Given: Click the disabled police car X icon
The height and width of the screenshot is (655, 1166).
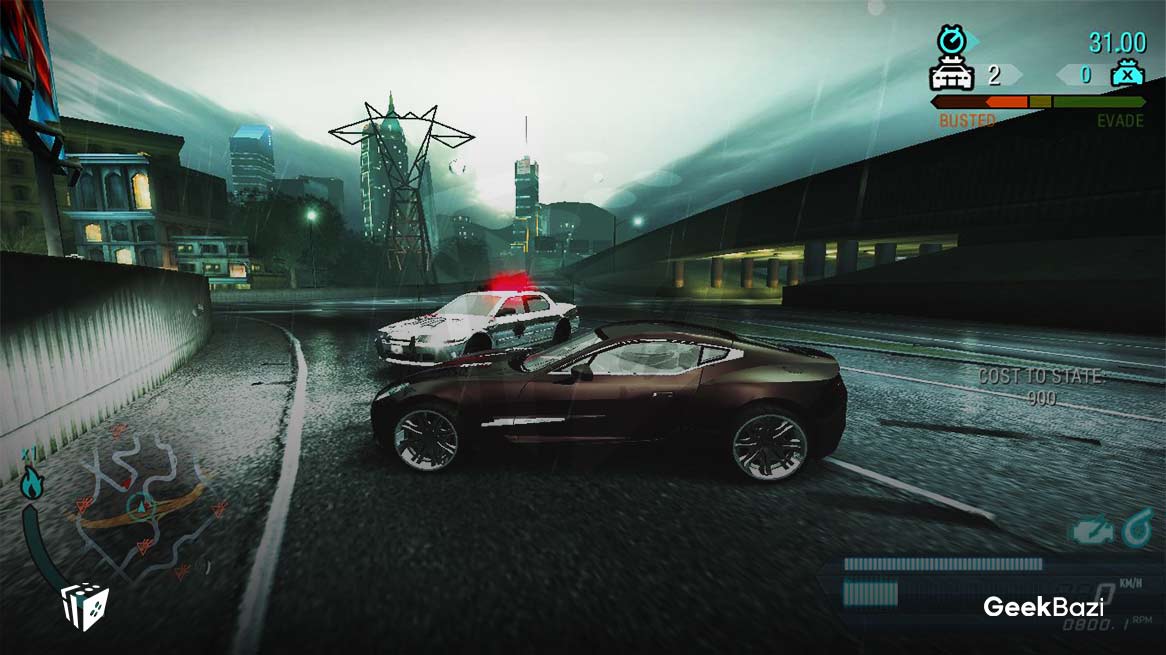Looking at the screenshot, I should coord(1127,75).
